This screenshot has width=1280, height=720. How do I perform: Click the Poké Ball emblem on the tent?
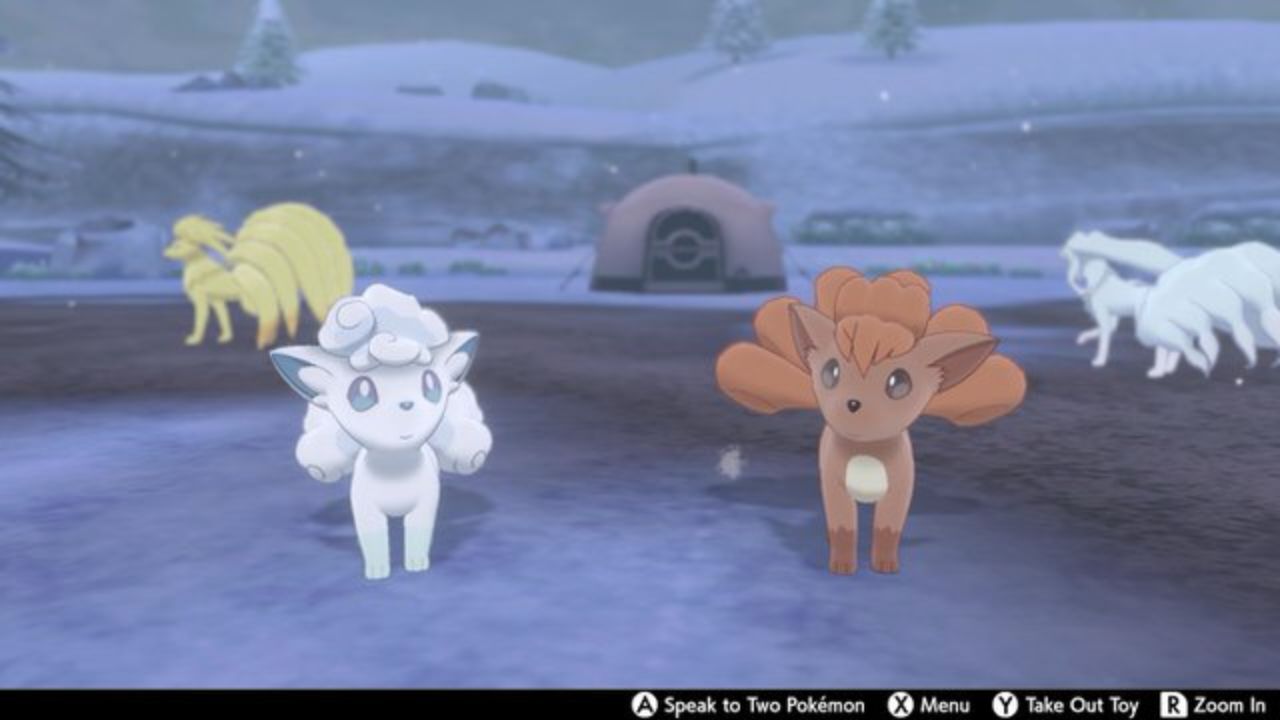point(685,247)
